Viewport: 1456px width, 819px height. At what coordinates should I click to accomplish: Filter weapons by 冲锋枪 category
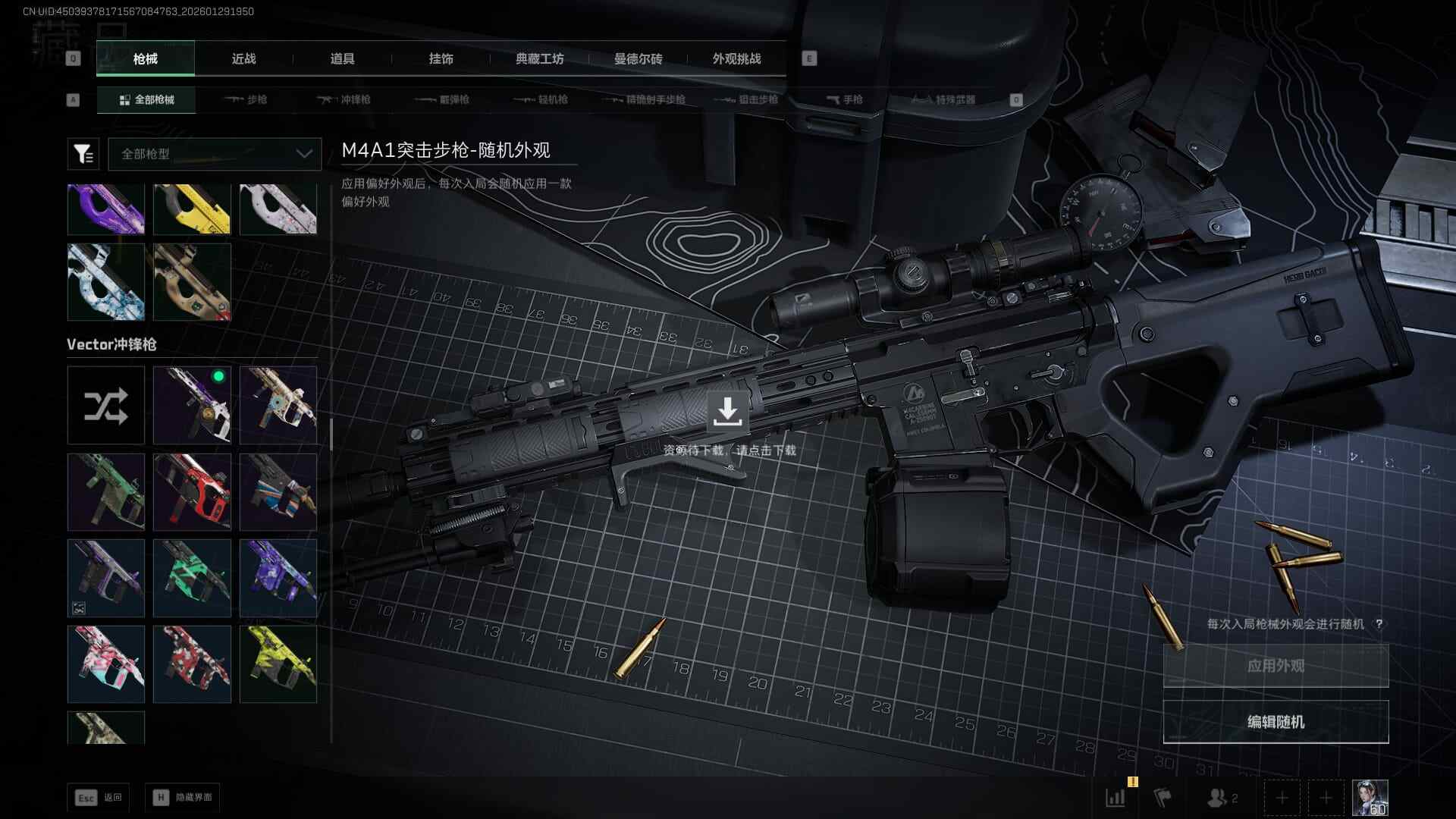[344, 100]
